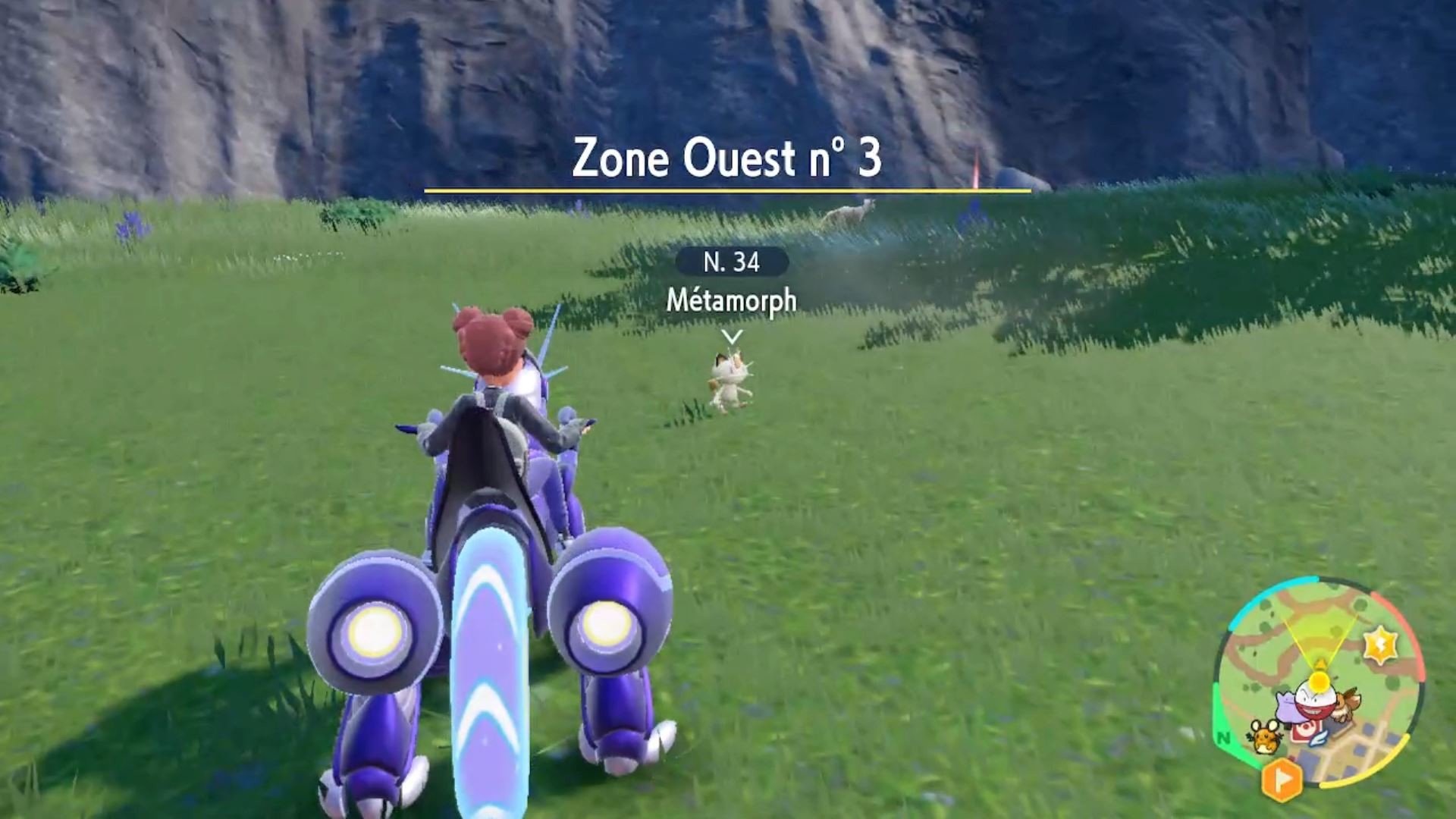Select the yellow player arrow on the minimap
The image size is (1456, 819).
point(1321,665)
